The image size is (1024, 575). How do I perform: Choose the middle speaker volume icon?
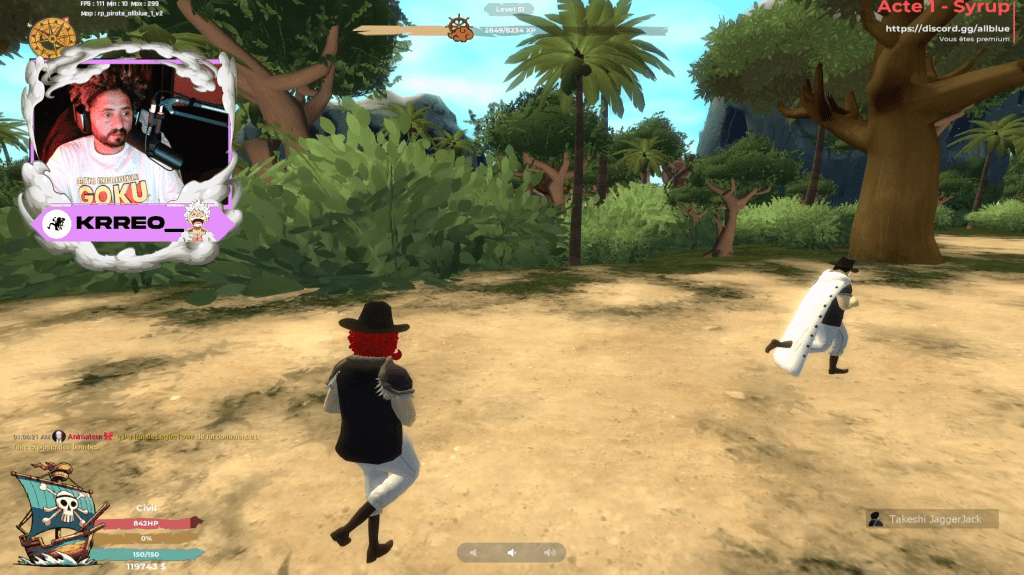click(x=511, y=553)
